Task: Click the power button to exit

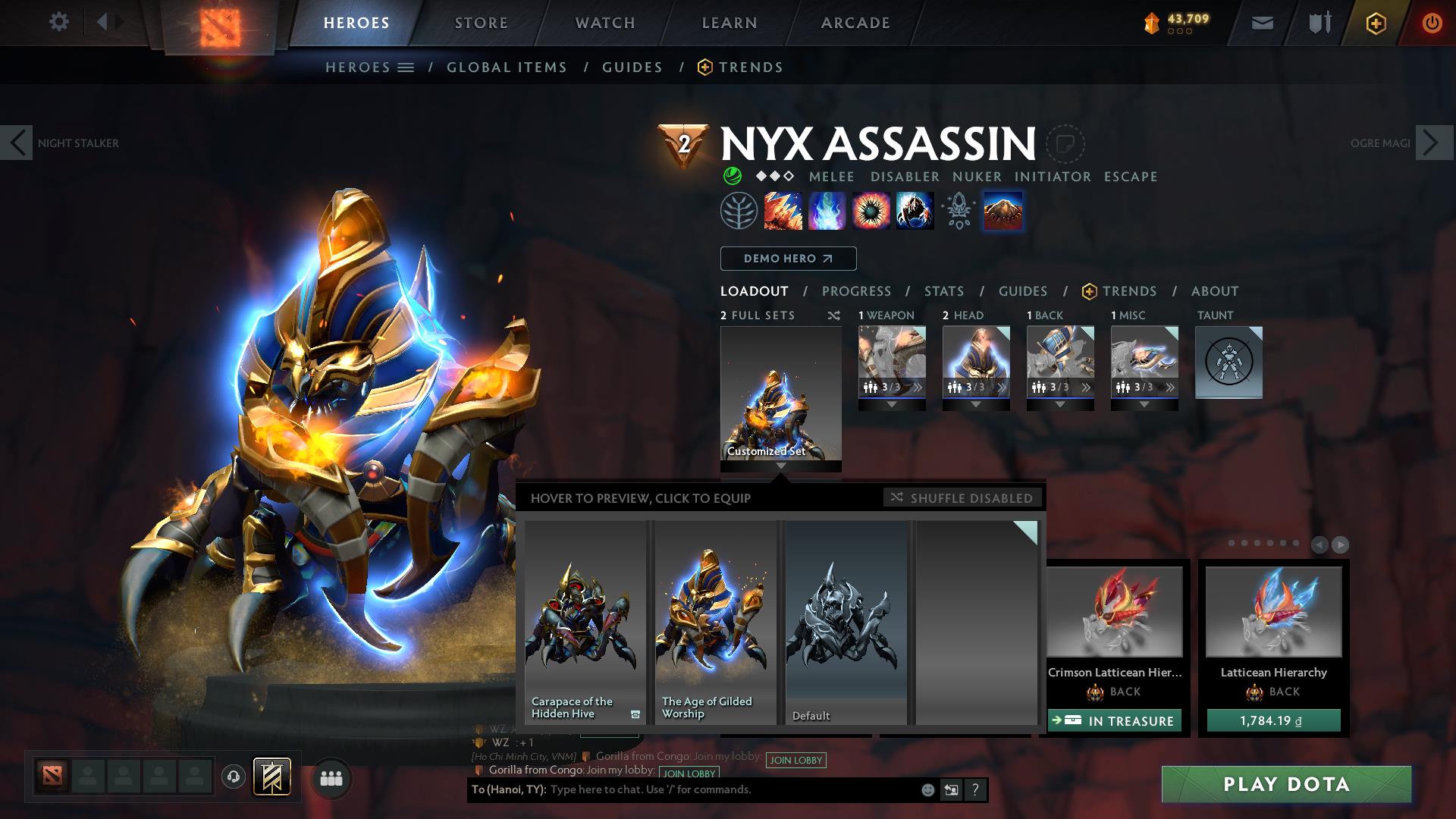Action: tap(1432, 22)
